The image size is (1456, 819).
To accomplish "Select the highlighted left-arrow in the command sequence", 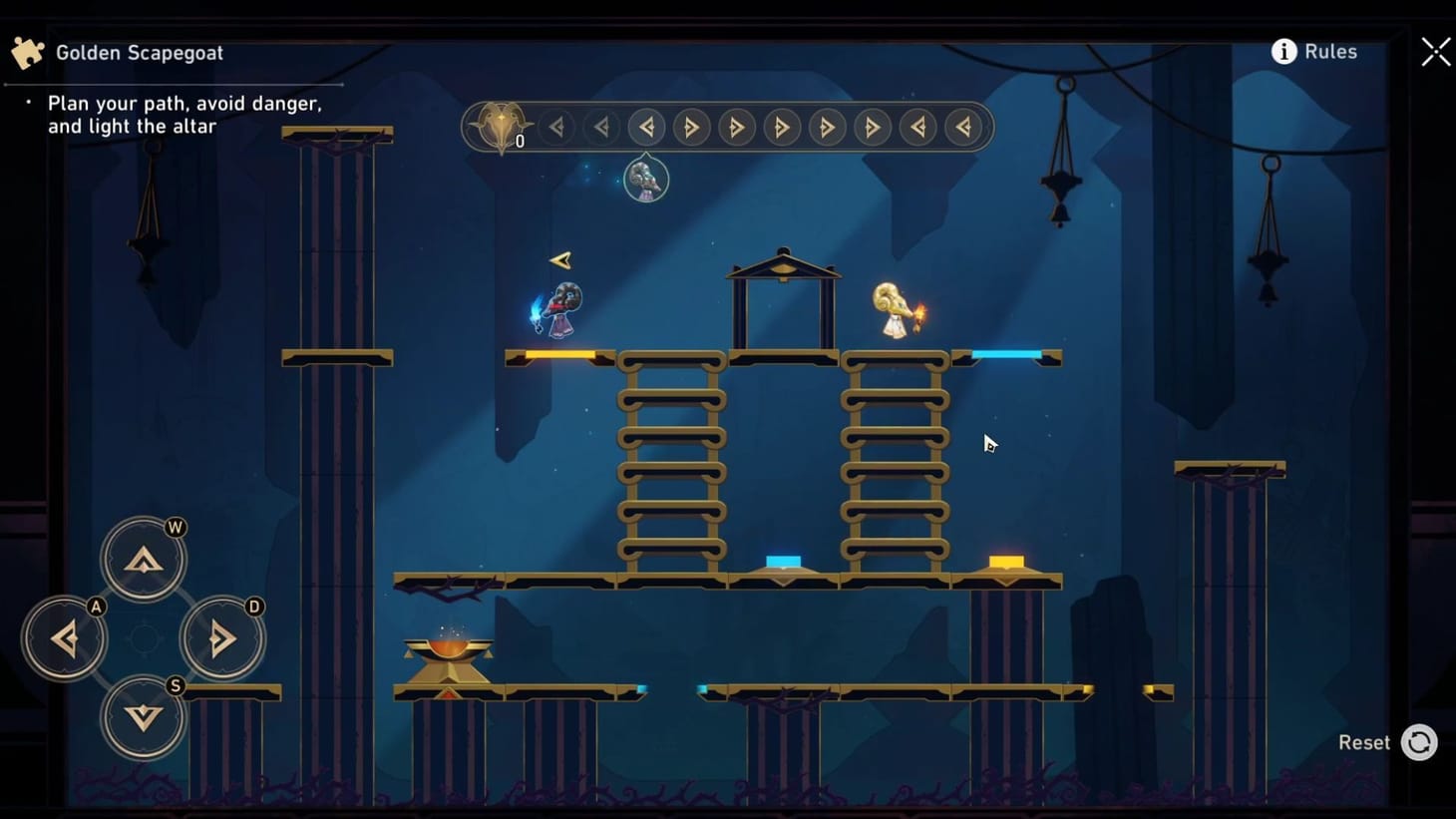I will (646, 127).
